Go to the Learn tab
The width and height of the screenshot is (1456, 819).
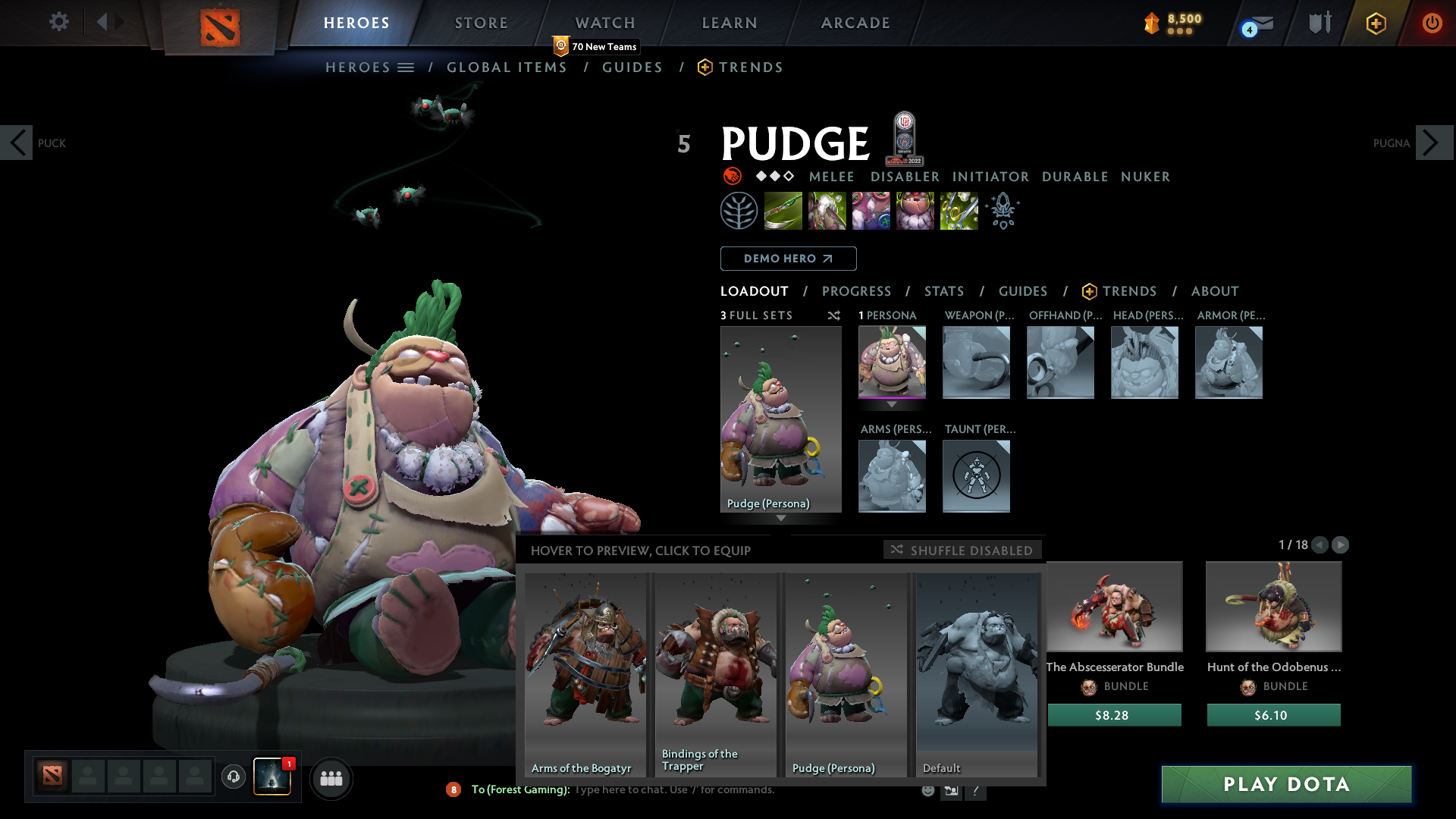(730, 23)
